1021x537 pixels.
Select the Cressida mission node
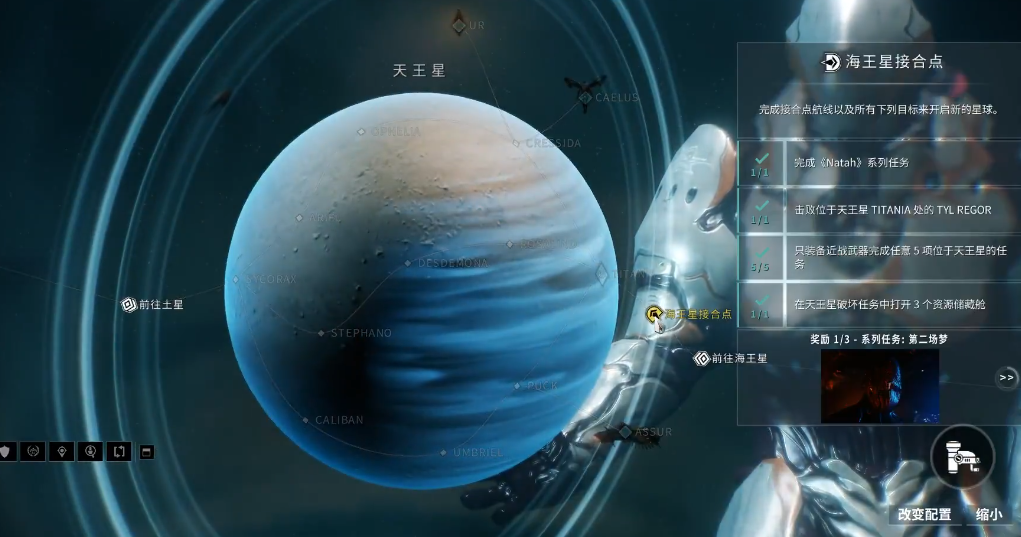tap(516, 143)
